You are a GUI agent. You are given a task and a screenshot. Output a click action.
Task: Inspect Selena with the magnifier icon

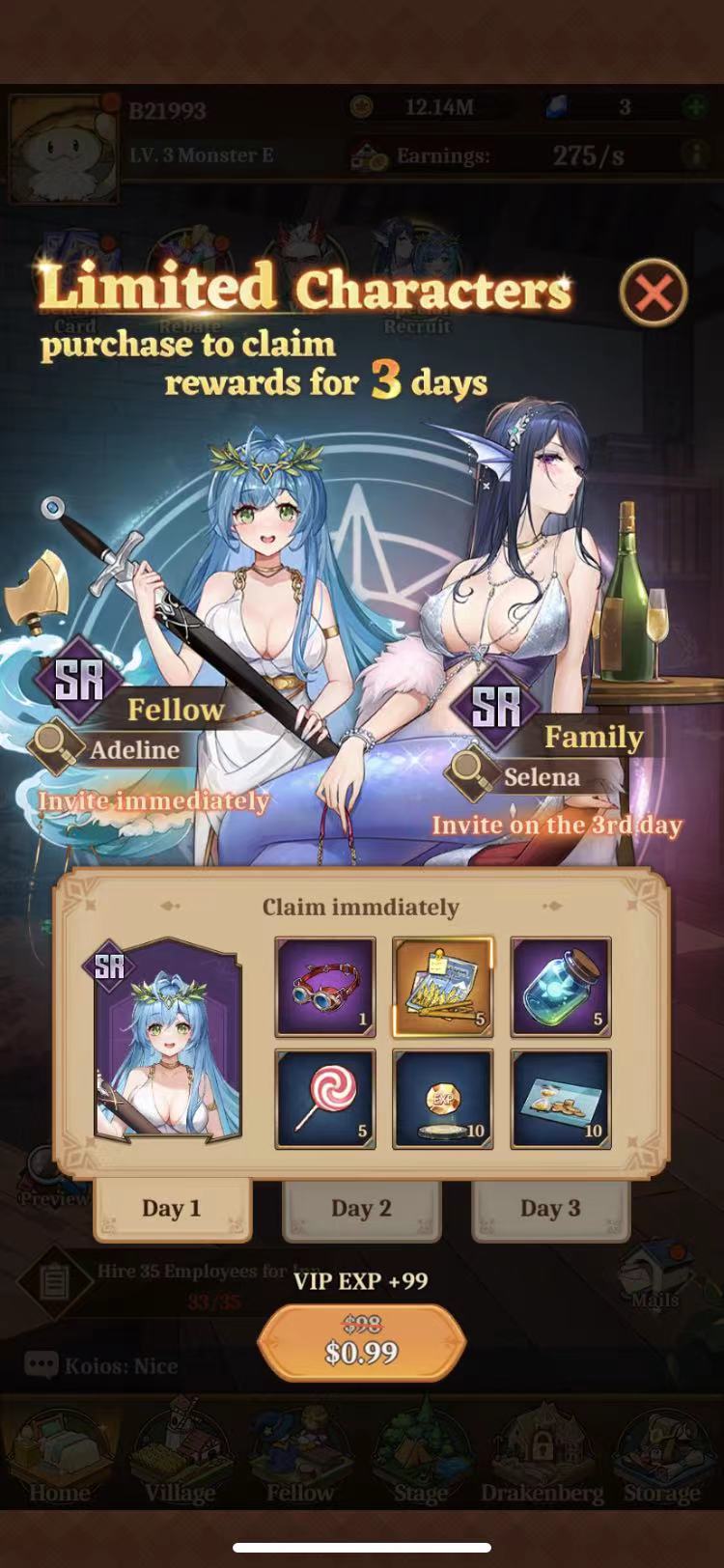(470, 772)
